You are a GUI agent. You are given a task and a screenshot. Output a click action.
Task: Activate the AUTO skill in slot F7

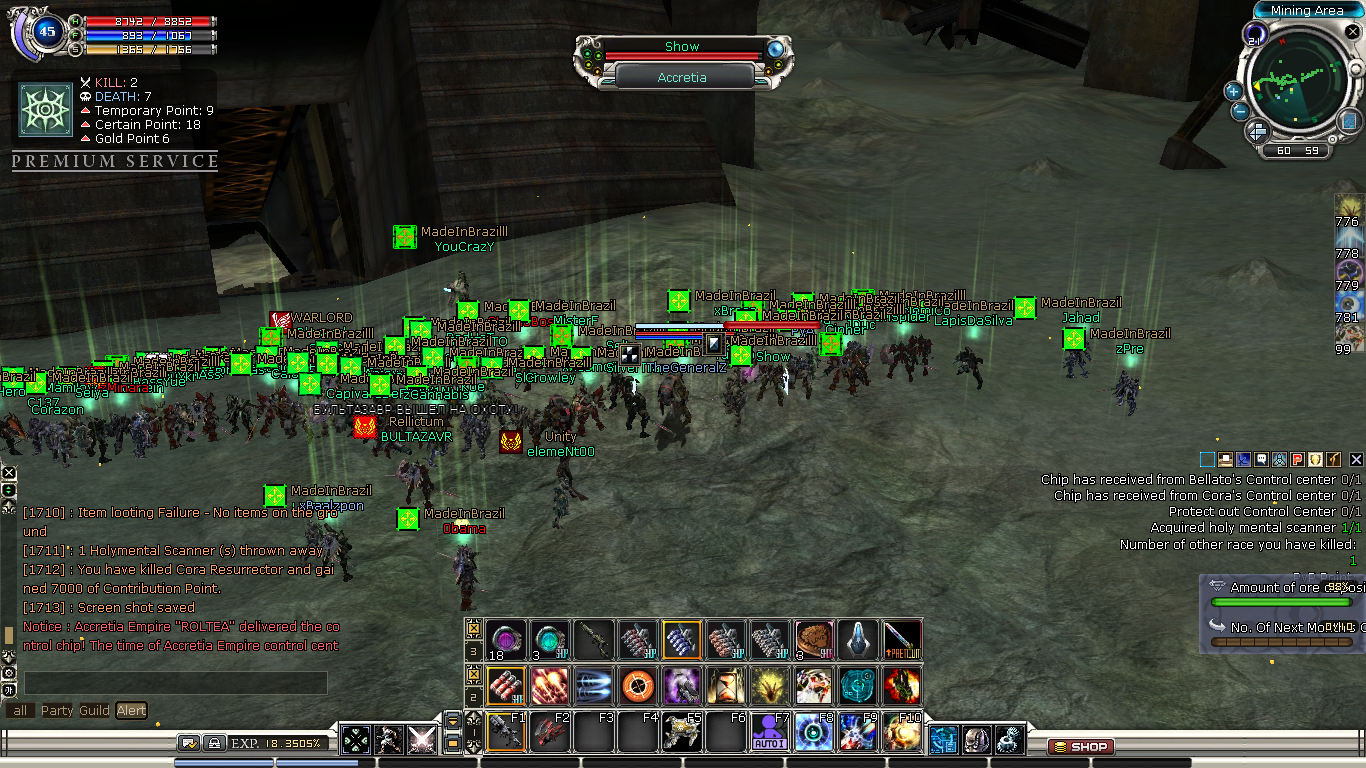(x=768, y=733)
